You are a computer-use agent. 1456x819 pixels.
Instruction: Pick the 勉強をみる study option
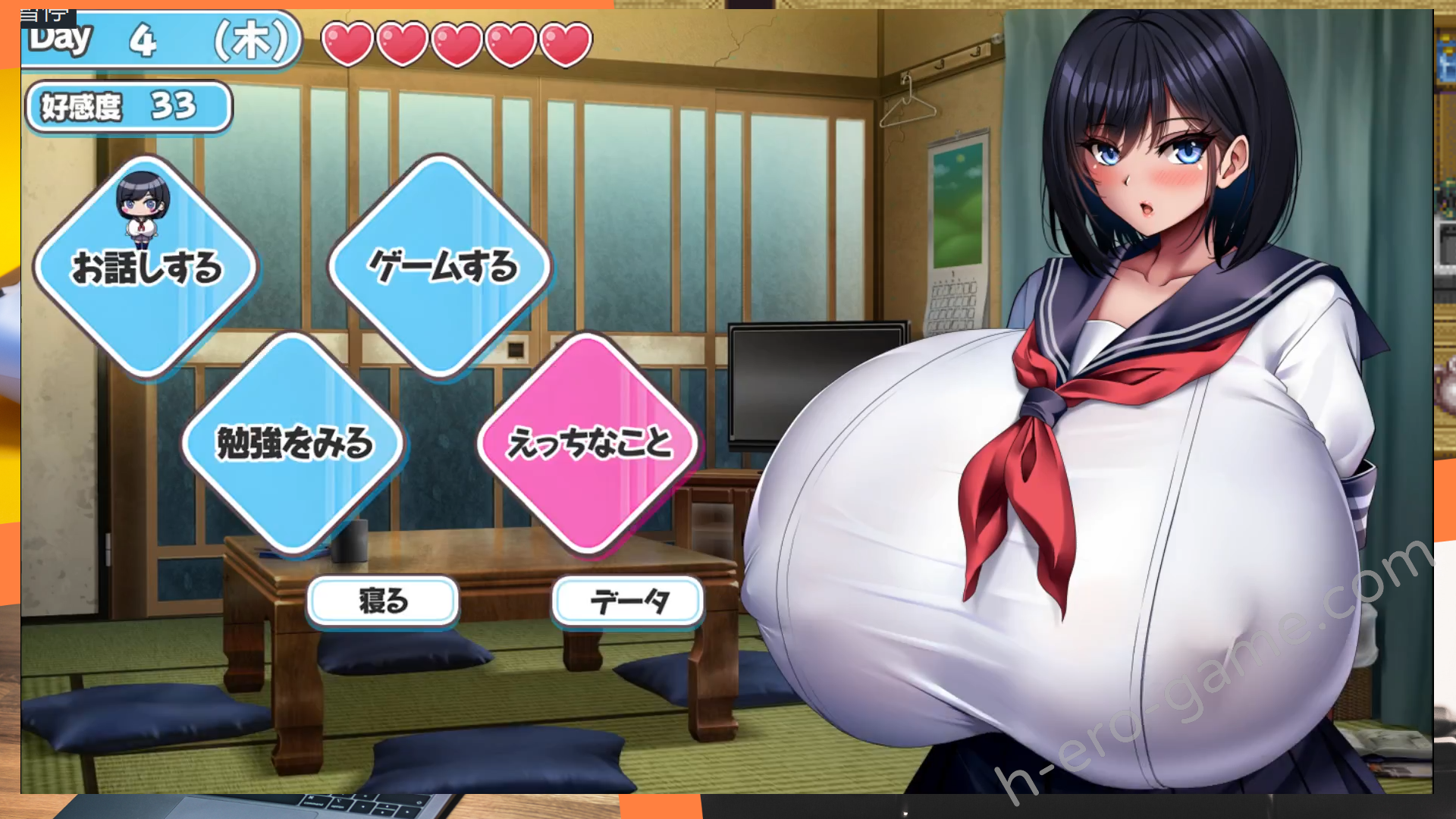tap(293, 443)
